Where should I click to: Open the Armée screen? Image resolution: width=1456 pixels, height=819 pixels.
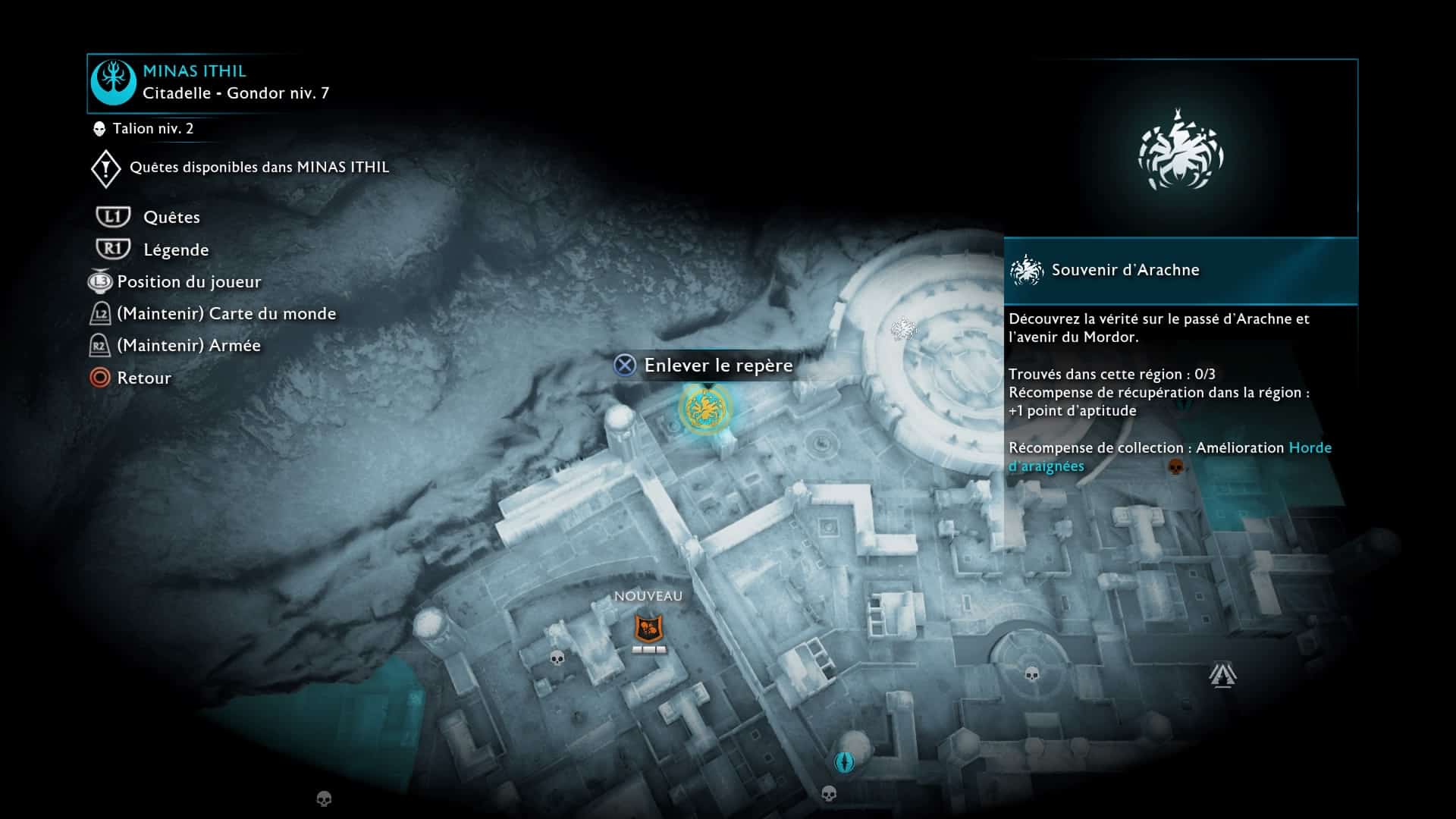tap(188, 346)
